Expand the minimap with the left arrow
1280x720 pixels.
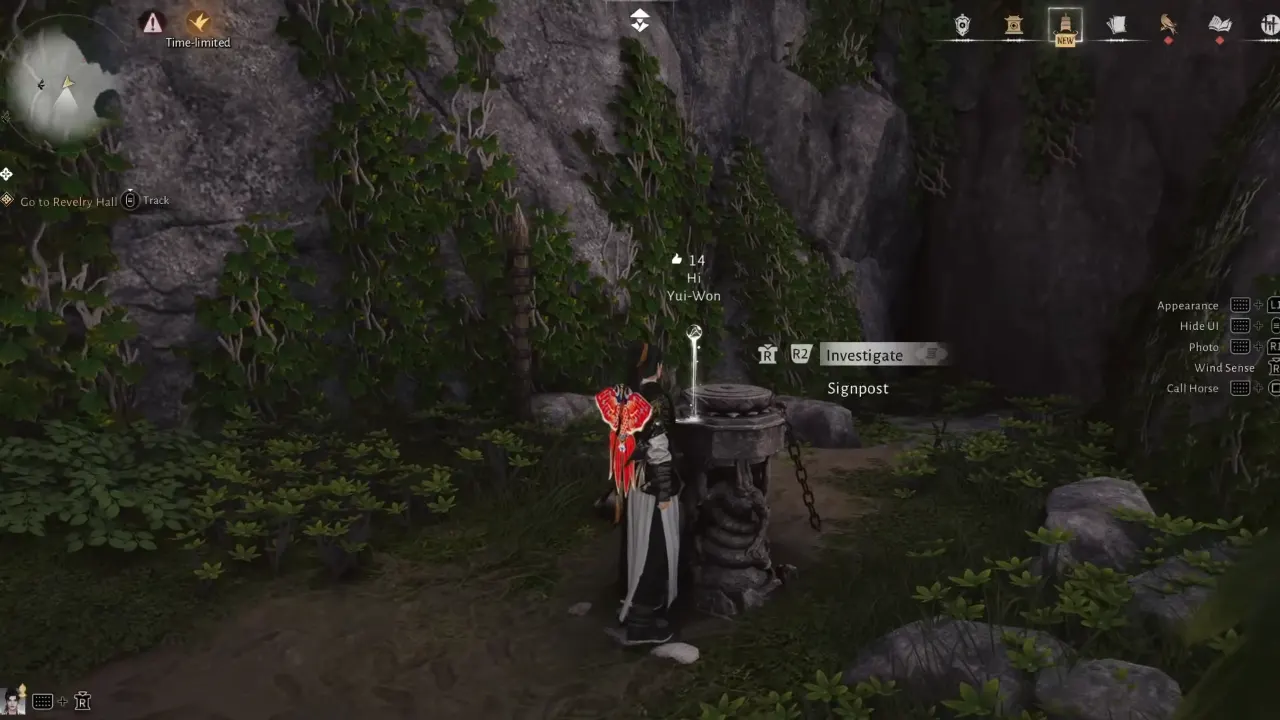[x=41, y=85]
